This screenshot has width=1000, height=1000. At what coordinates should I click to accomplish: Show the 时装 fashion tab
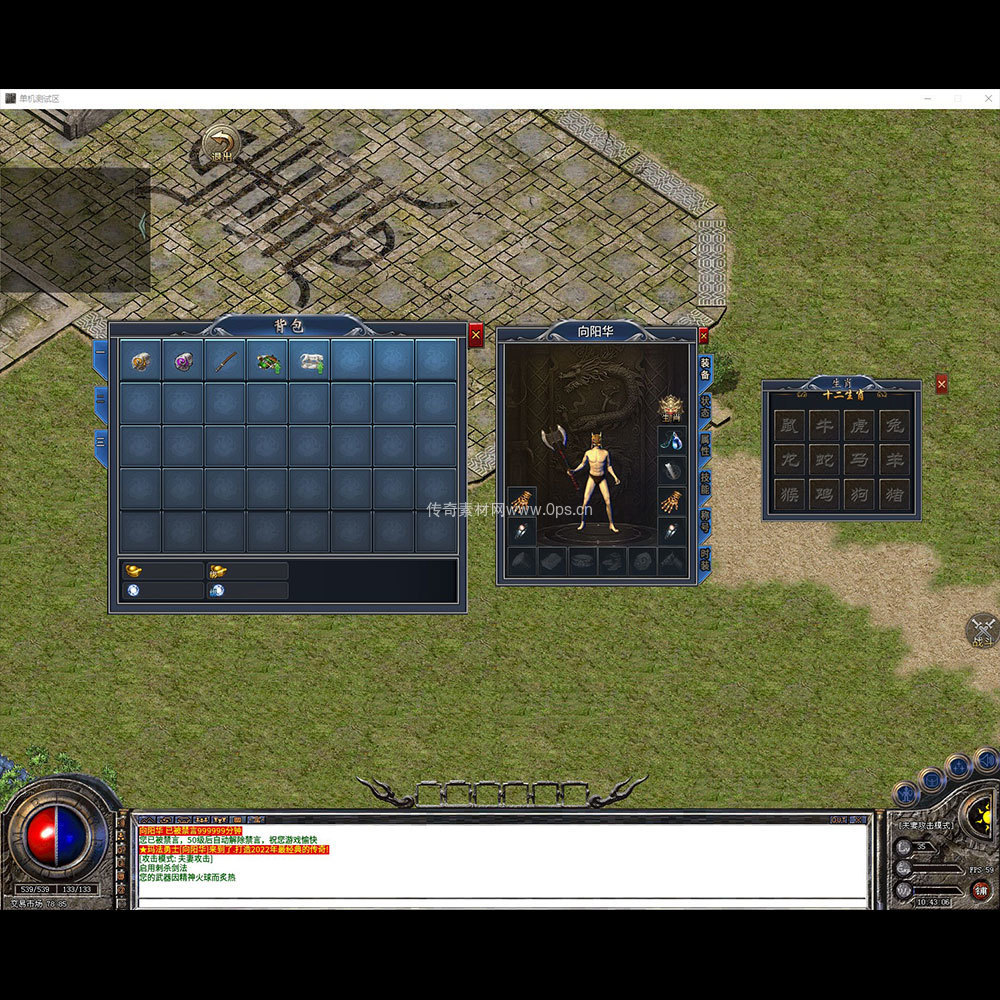pyautogui.click(x=704, y=559)
